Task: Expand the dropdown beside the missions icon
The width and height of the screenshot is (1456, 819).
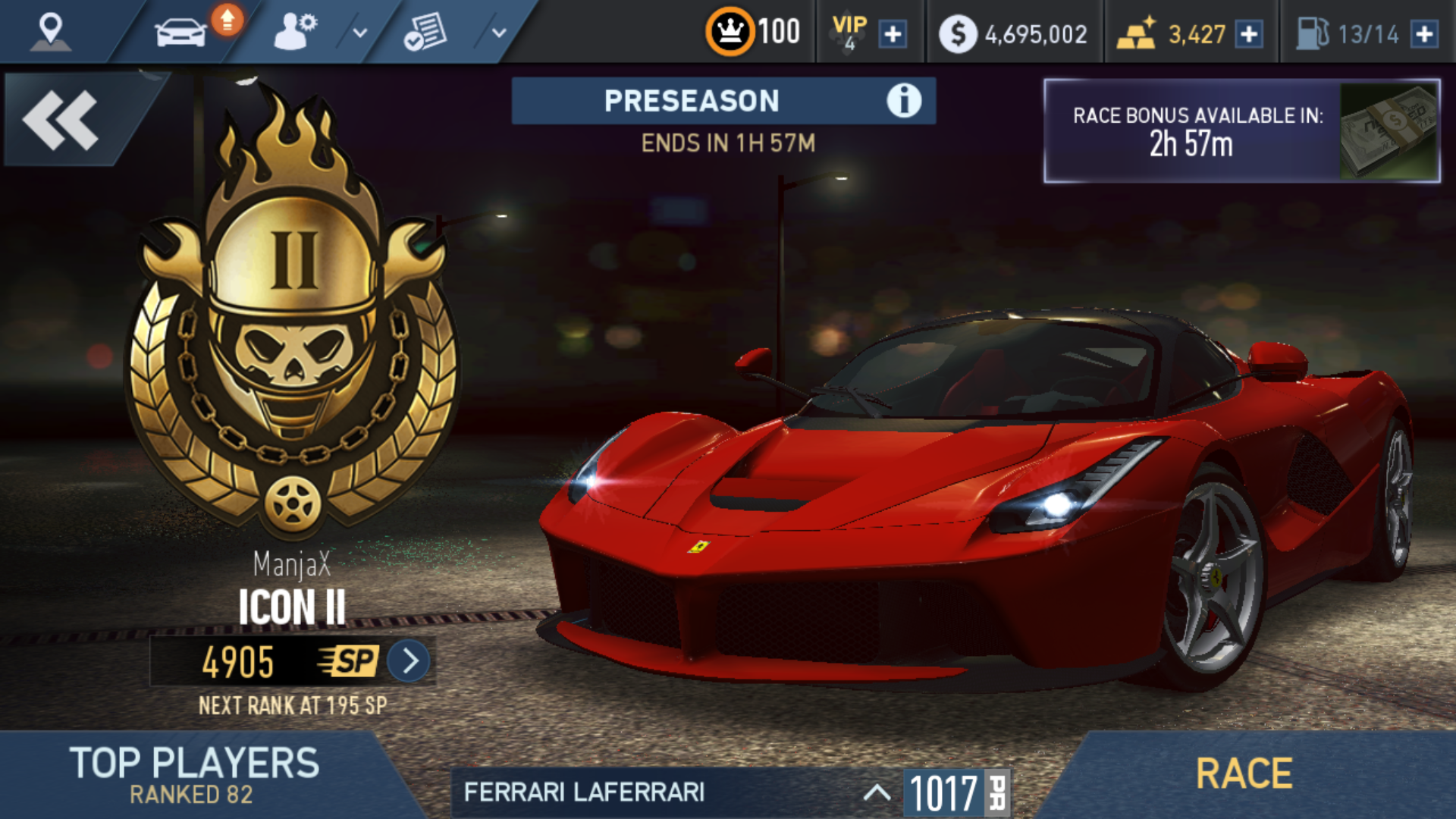Action: [498, 33]
